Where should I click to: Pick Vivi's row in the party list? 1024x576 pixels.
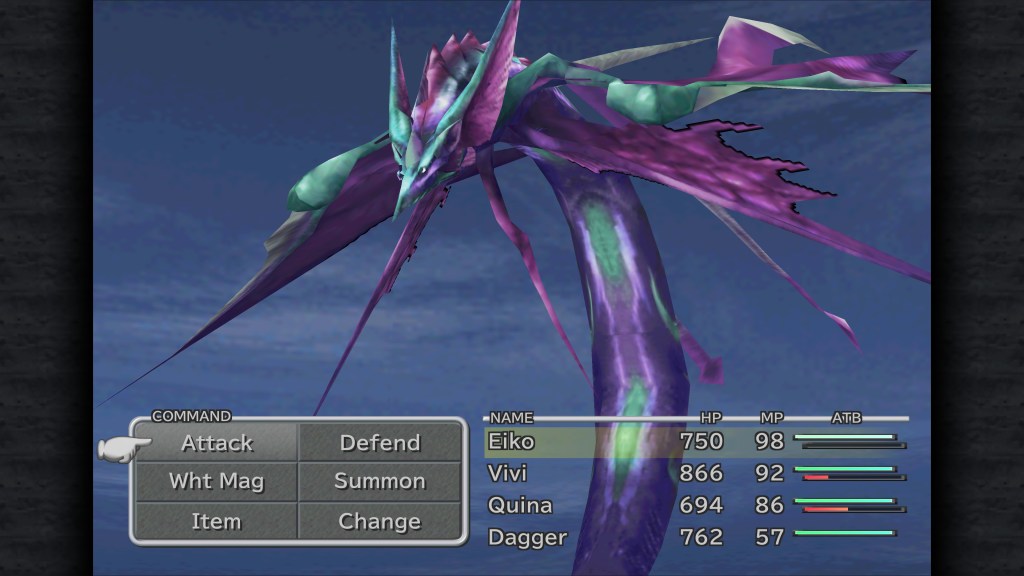pyautogui.click(x=507, y=473)
